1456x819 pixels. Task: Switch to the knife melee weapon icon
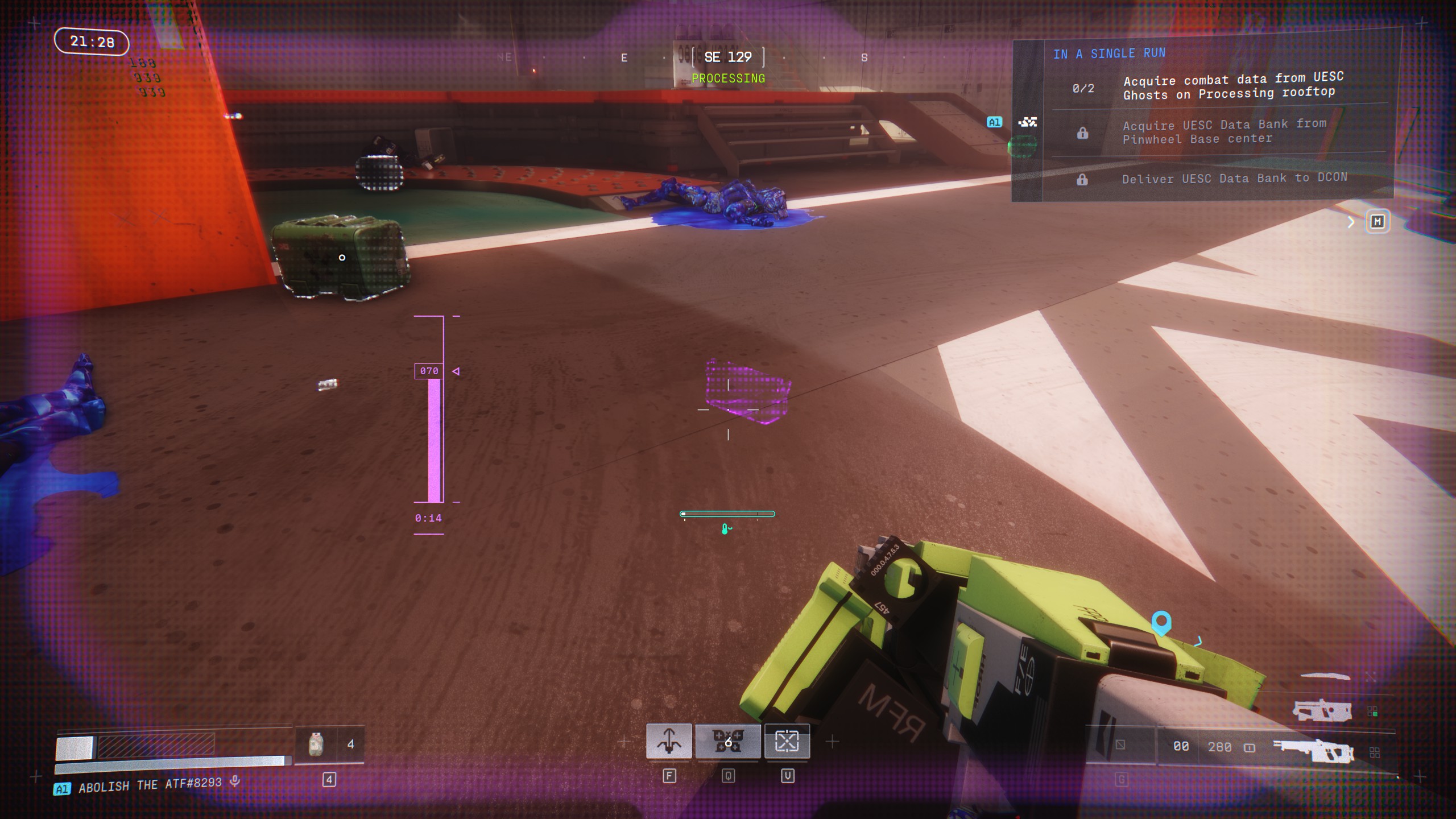pyautogui.click(x=1325, y=676)
